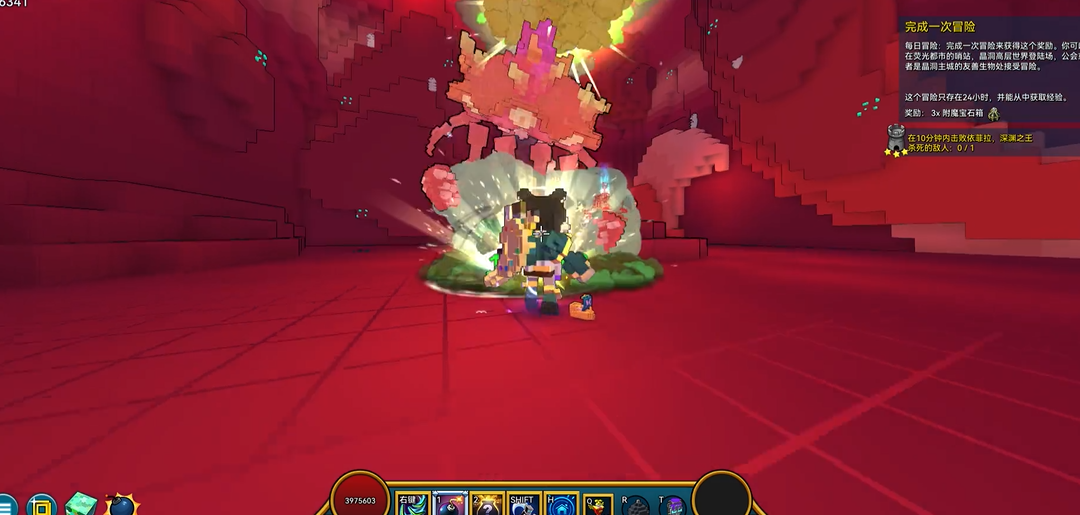Use the question-mark ability in slot 2
This screenshot has height=515, width=1080.
[x=487, y=505]
